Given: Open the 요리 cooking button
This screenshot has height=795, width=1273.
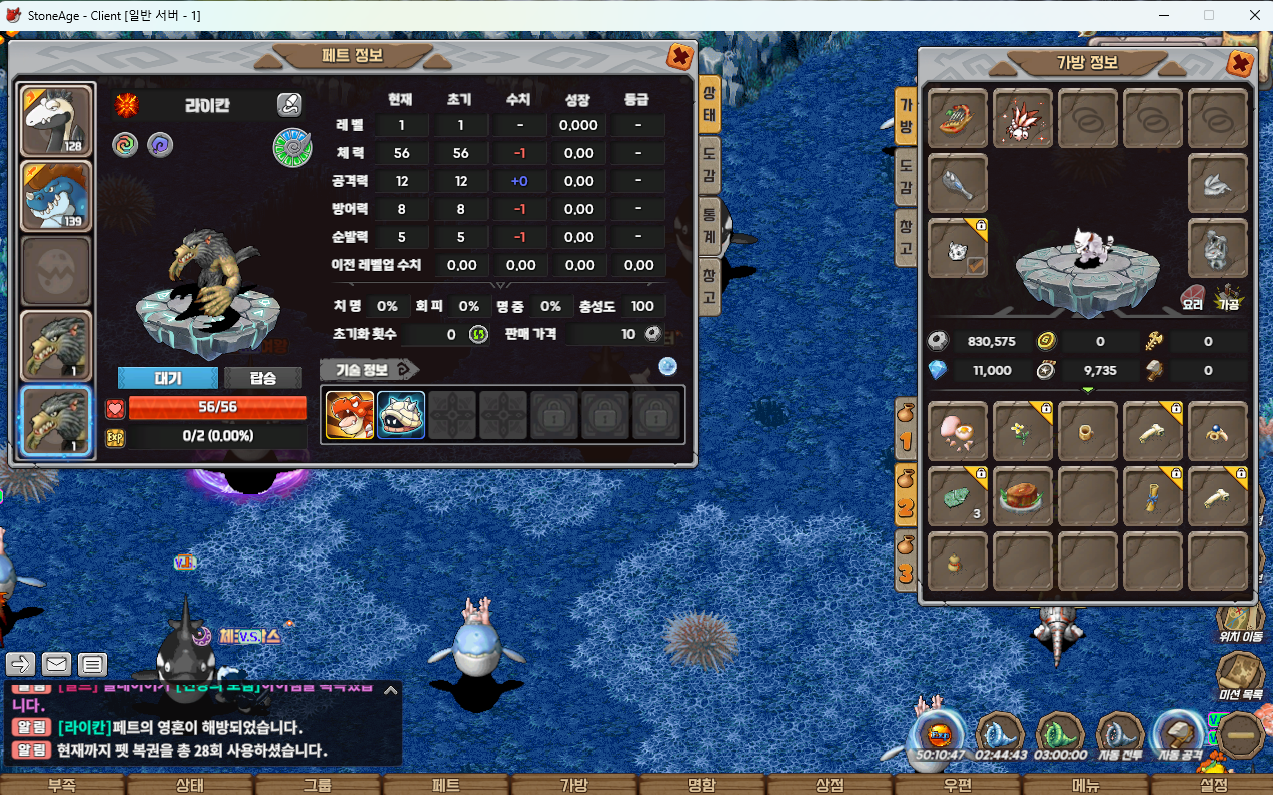Looking at the screenshot, I should (1193, 298).
